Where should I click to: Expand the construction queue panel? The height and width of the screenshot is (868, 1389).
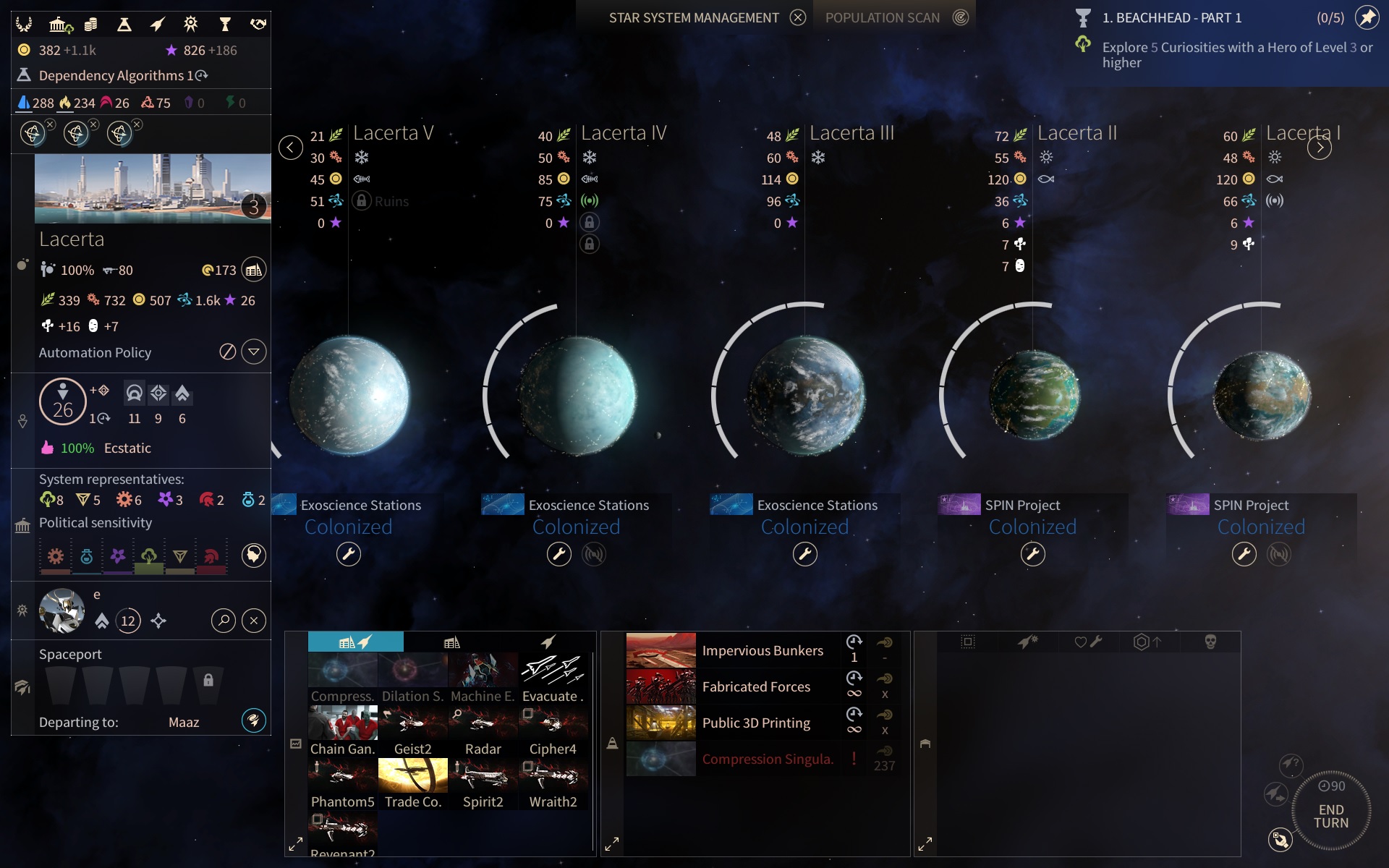point(612,844)
